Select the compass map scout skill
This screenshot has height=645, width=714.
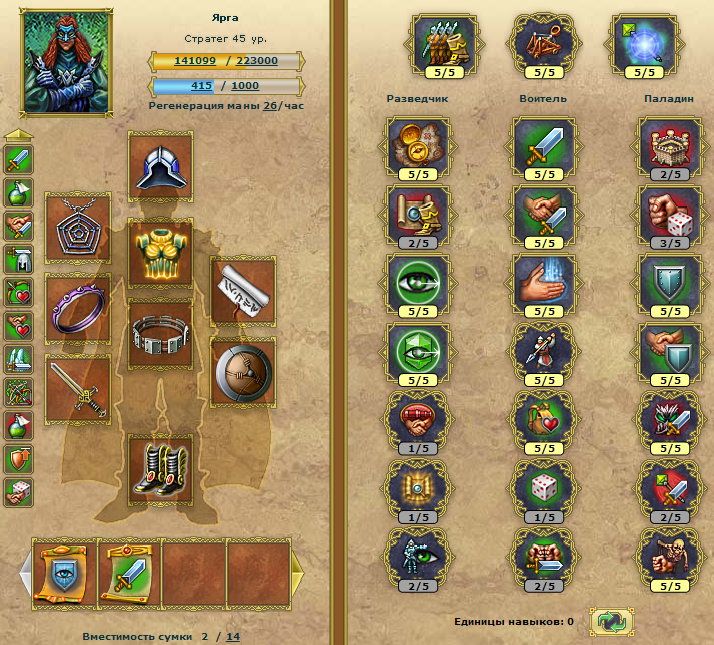click(417, 145)
